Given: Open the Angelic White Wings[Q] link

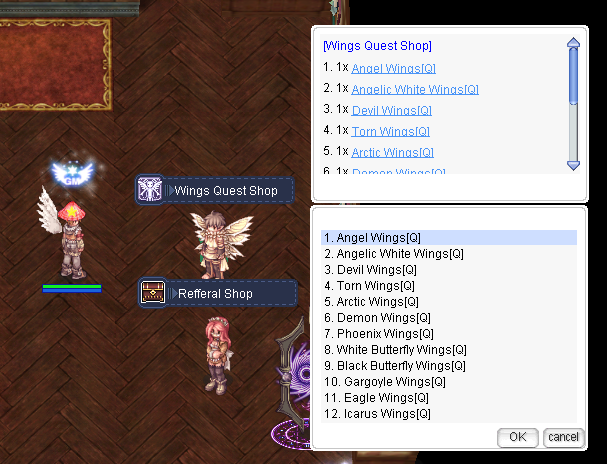Looking at the screenshot, I should click(408, 89).
